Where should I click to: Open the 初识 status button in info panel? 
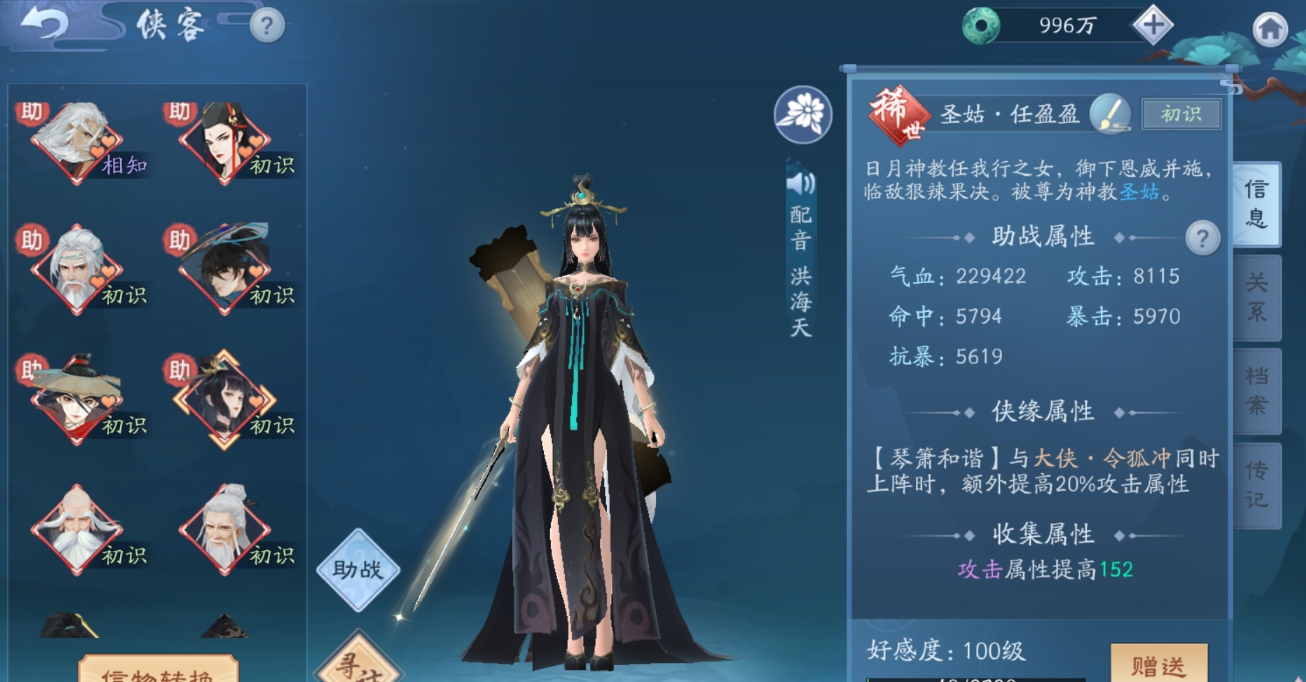click(x=1181, y=114)
